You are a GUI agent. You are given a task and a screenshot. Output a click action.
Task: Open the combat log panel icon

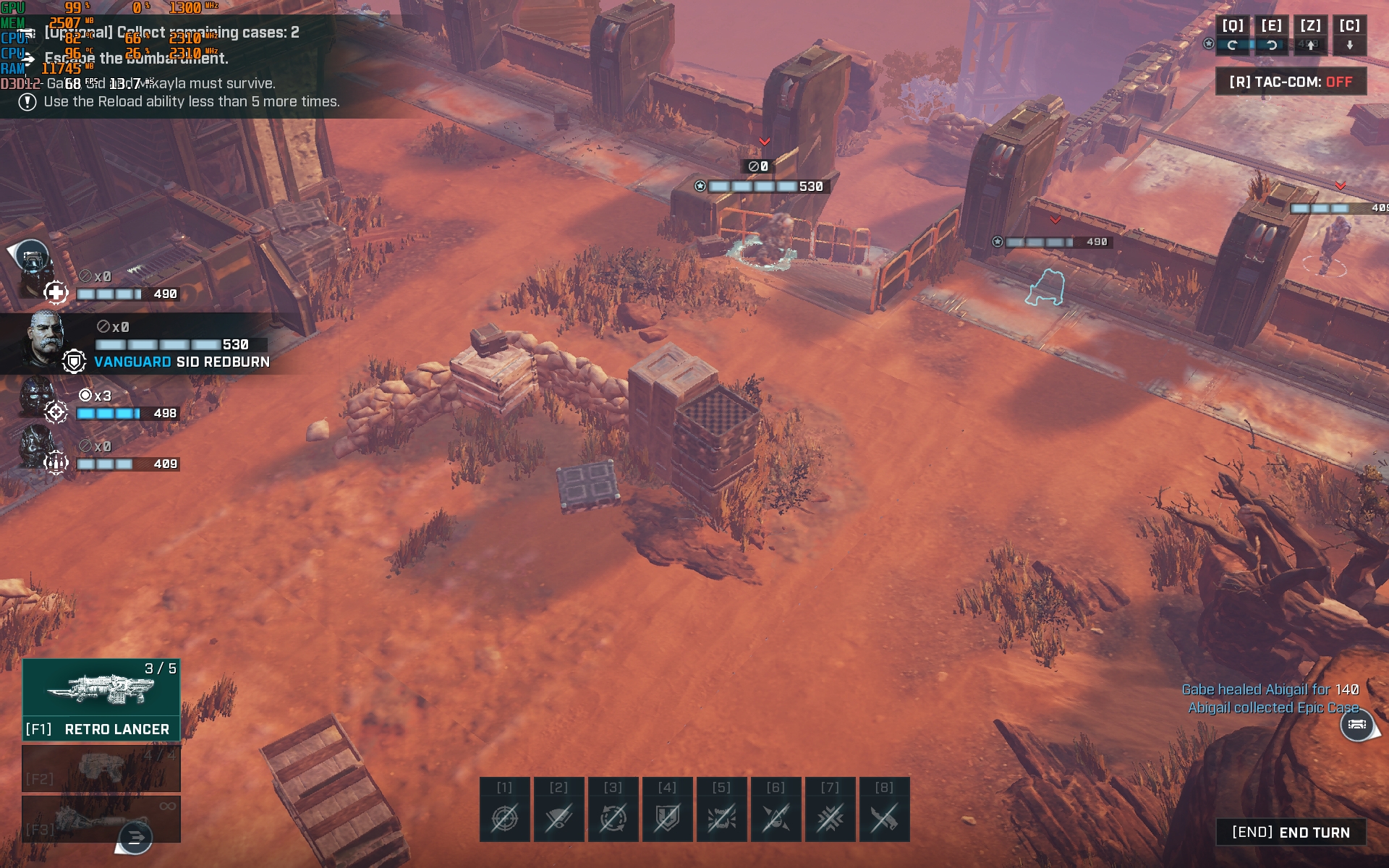[1357, 724]
